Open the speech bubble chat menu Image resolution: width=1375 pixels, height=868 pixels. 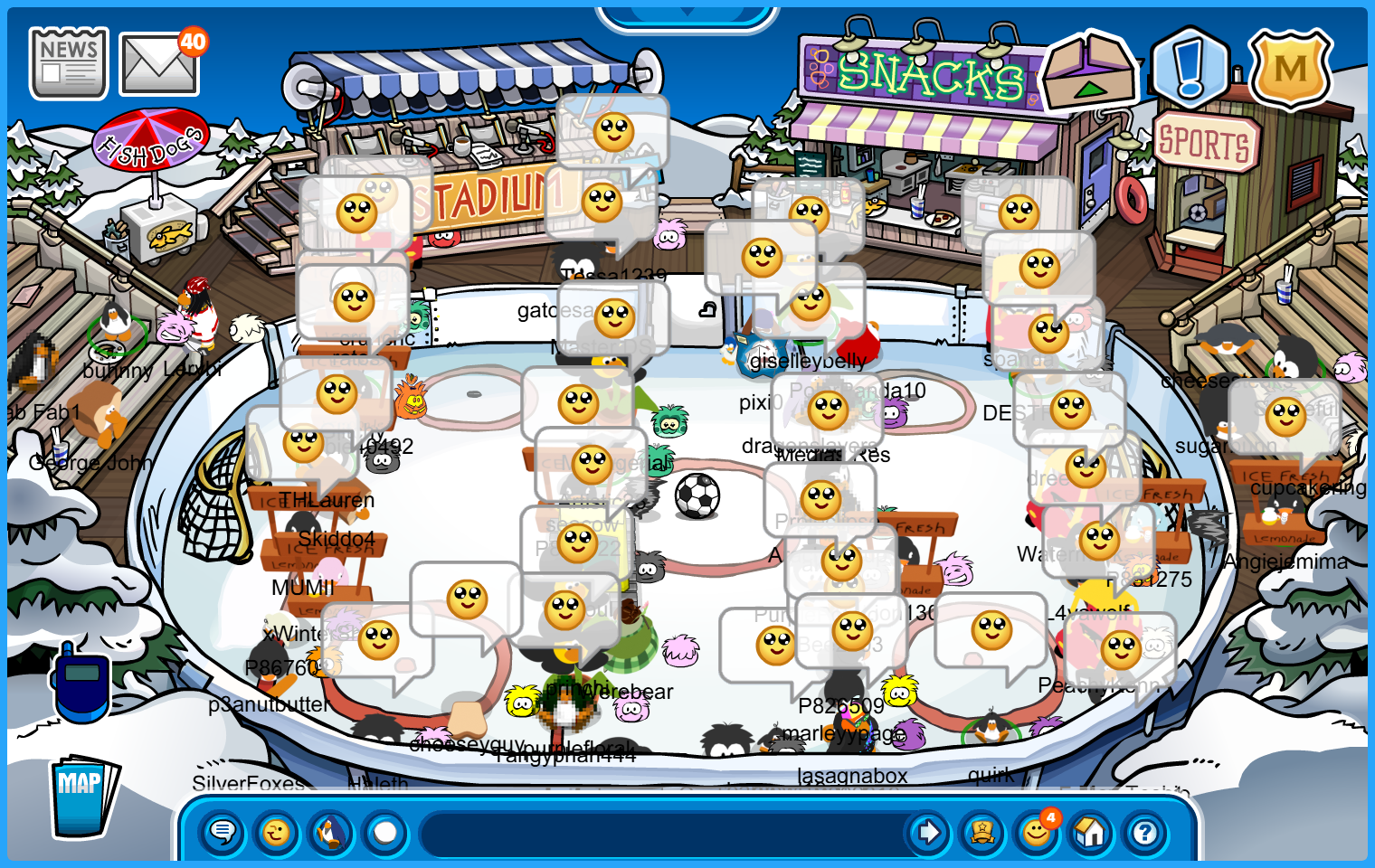coord(223,832)
